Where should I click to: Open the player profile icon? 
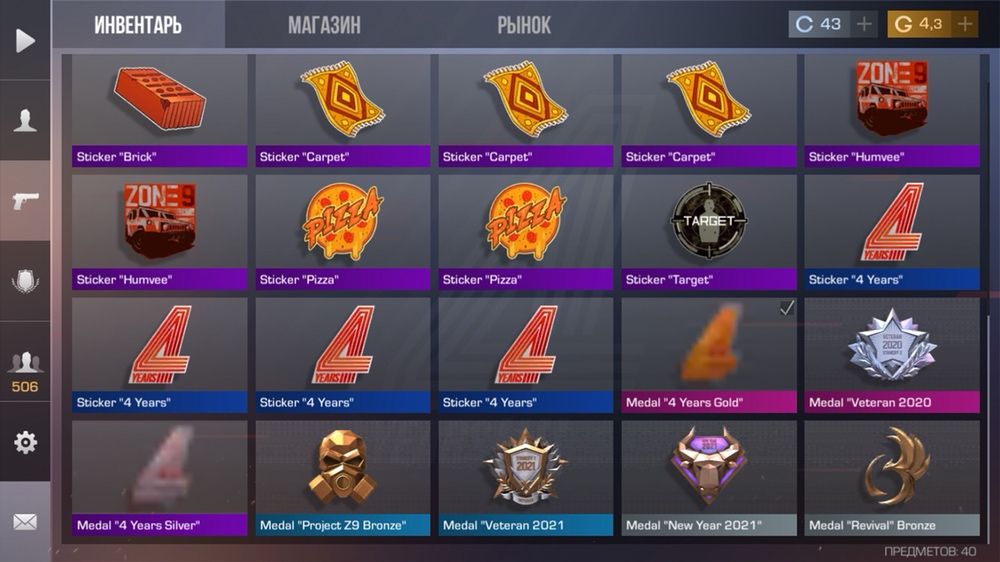25,121
